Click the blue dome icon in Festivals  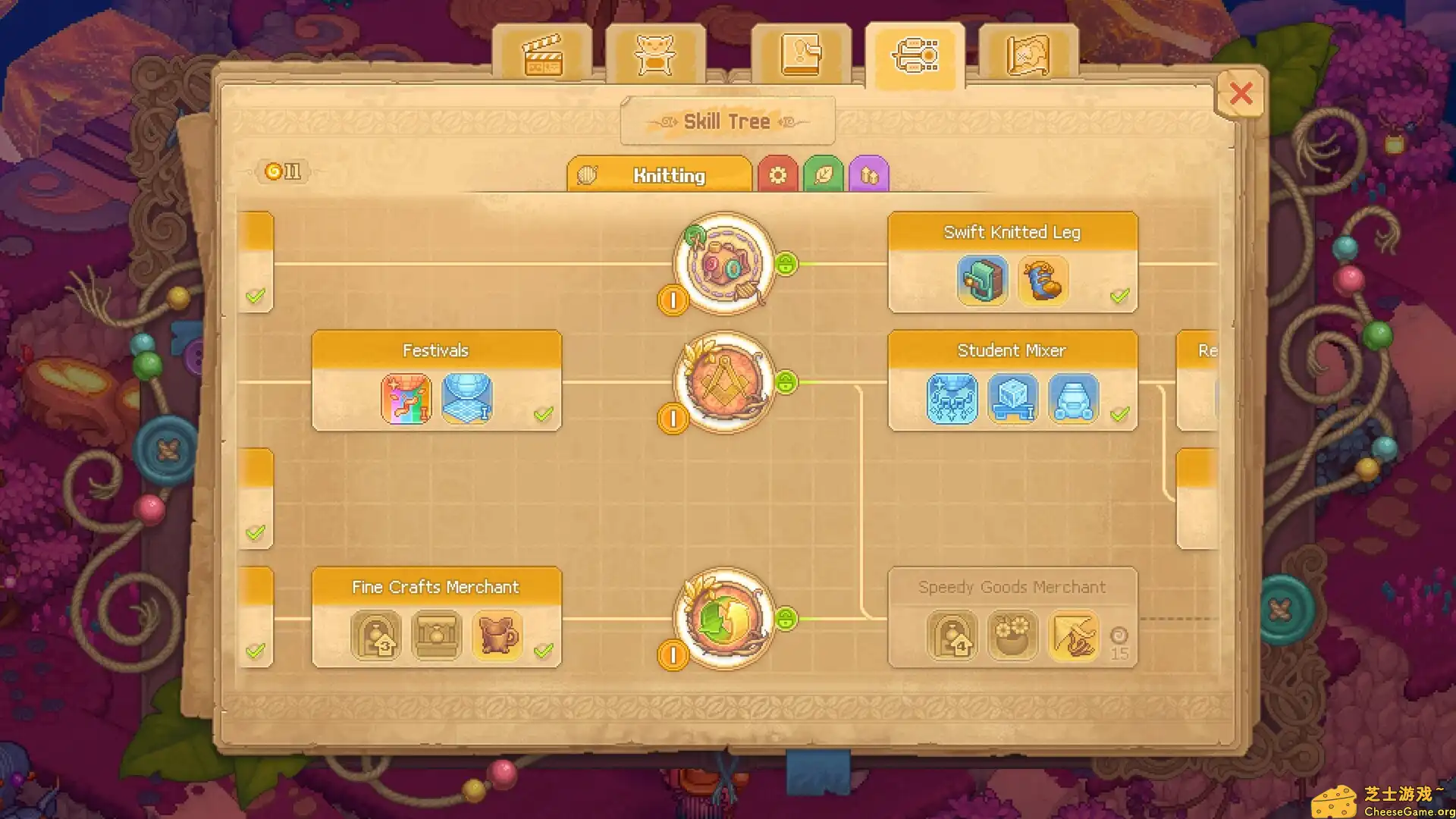[x=467, y=400]
